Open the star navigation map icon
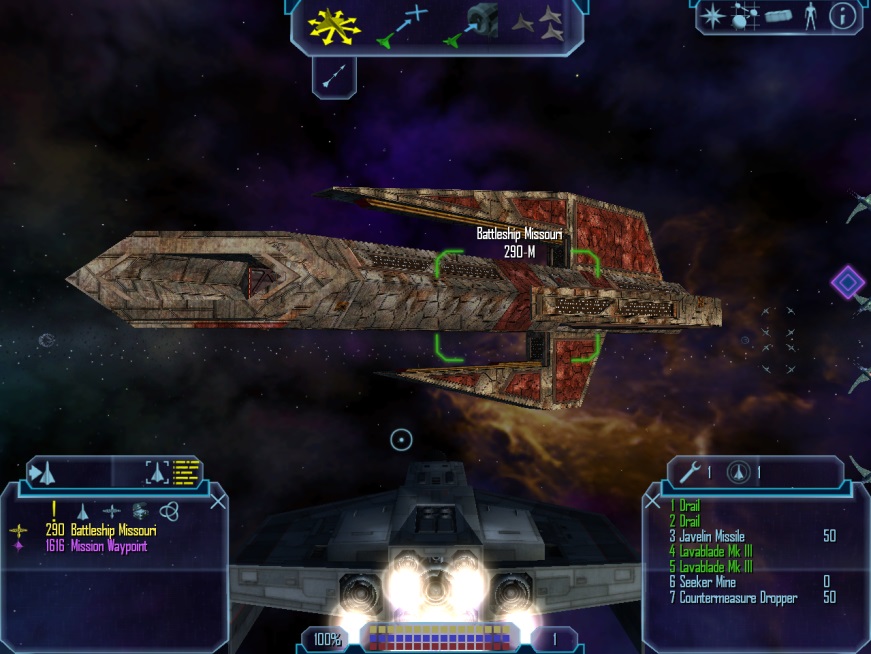 (713, 16)
